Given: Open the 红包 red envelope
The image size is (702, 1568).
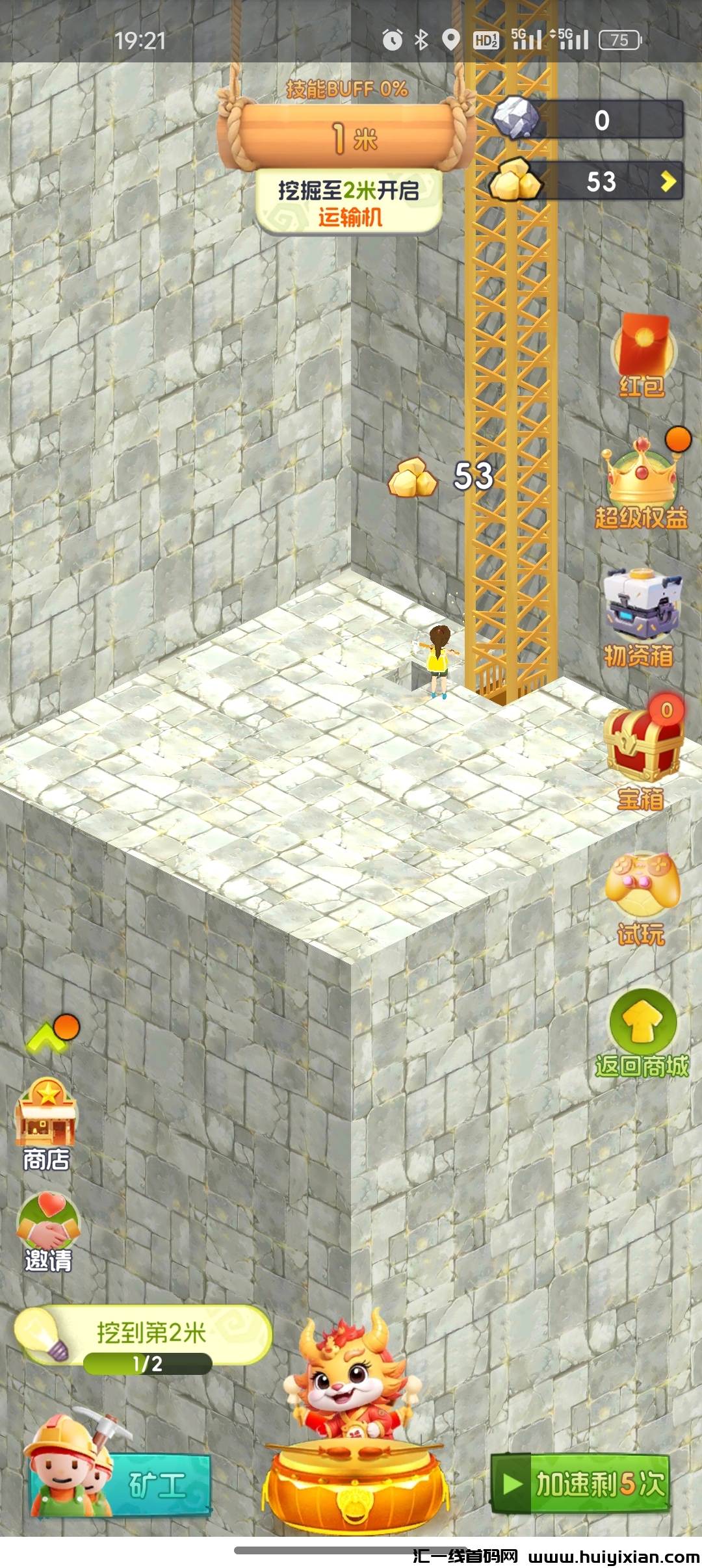Looking at the screenshot, I should click(x=642, y=354).
